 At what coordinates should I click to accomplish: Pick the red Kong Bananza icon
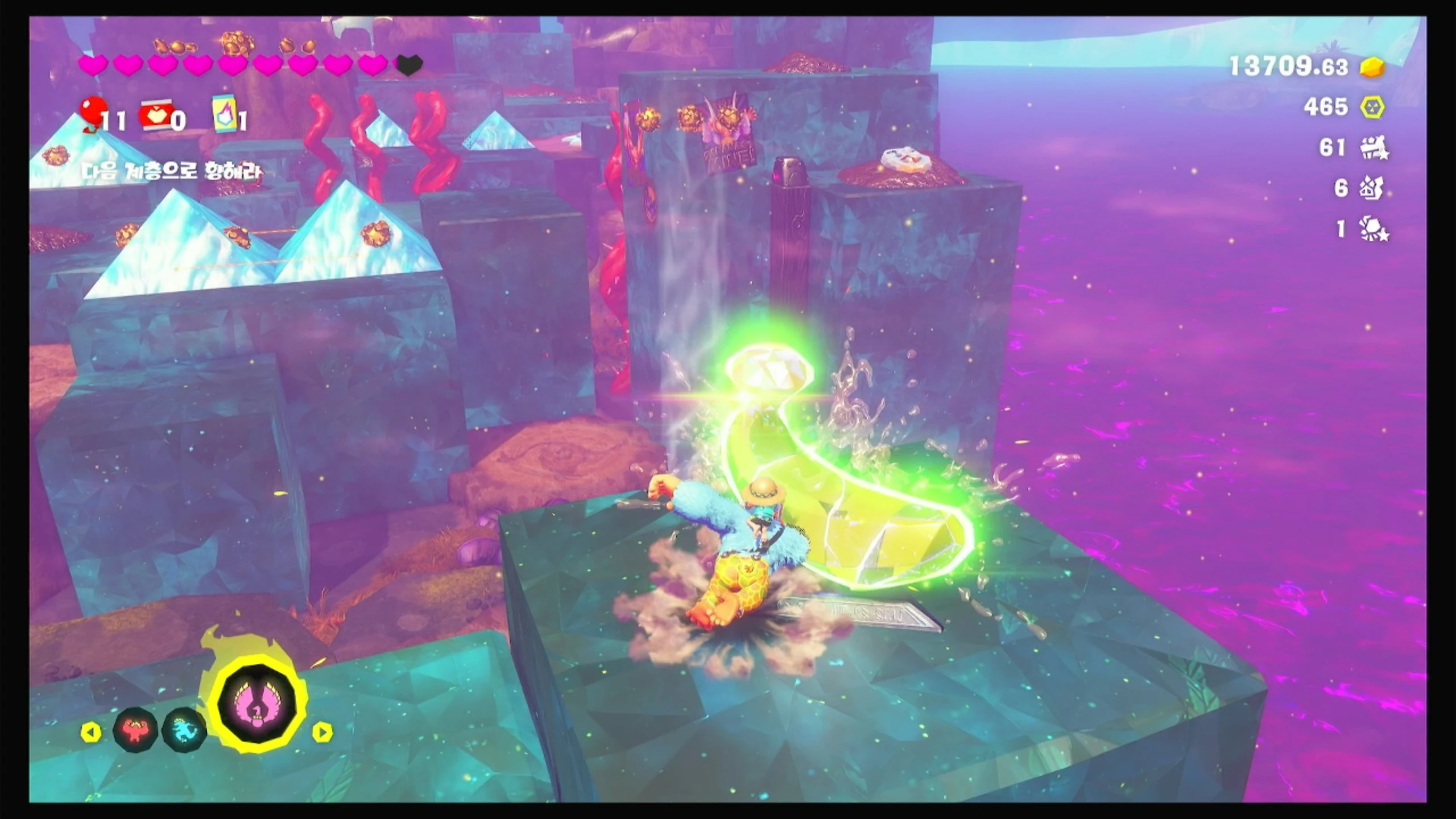click(134, 730)
